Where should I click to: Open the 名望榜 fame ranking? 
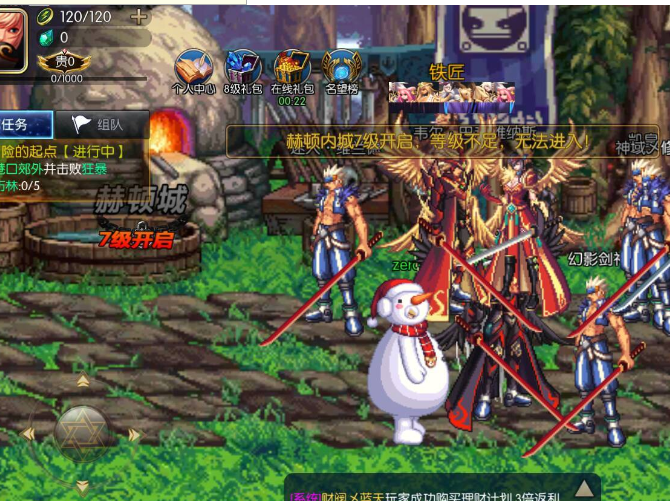point(341,70)
